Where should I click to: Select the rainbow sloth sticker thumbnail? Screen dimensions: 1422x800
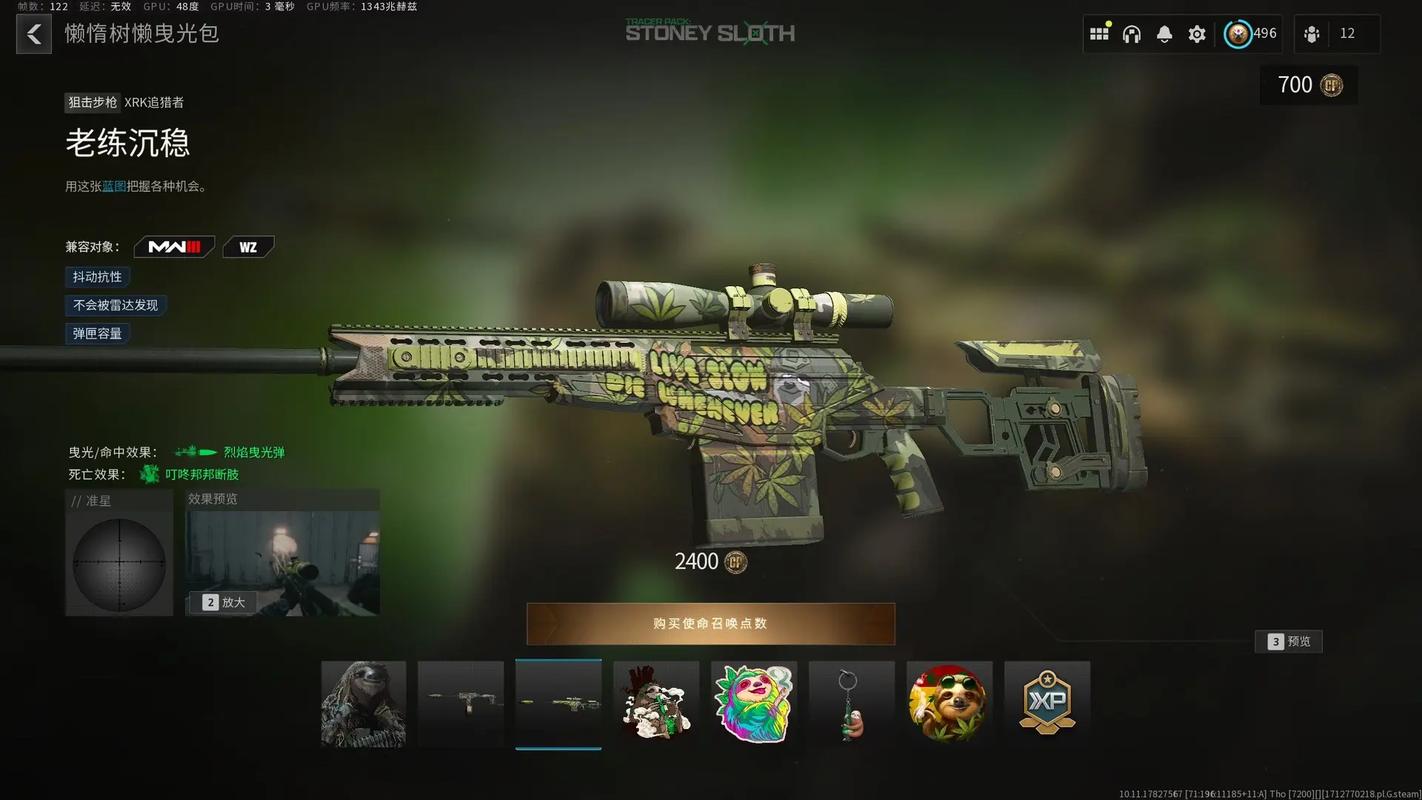point(753,703)
